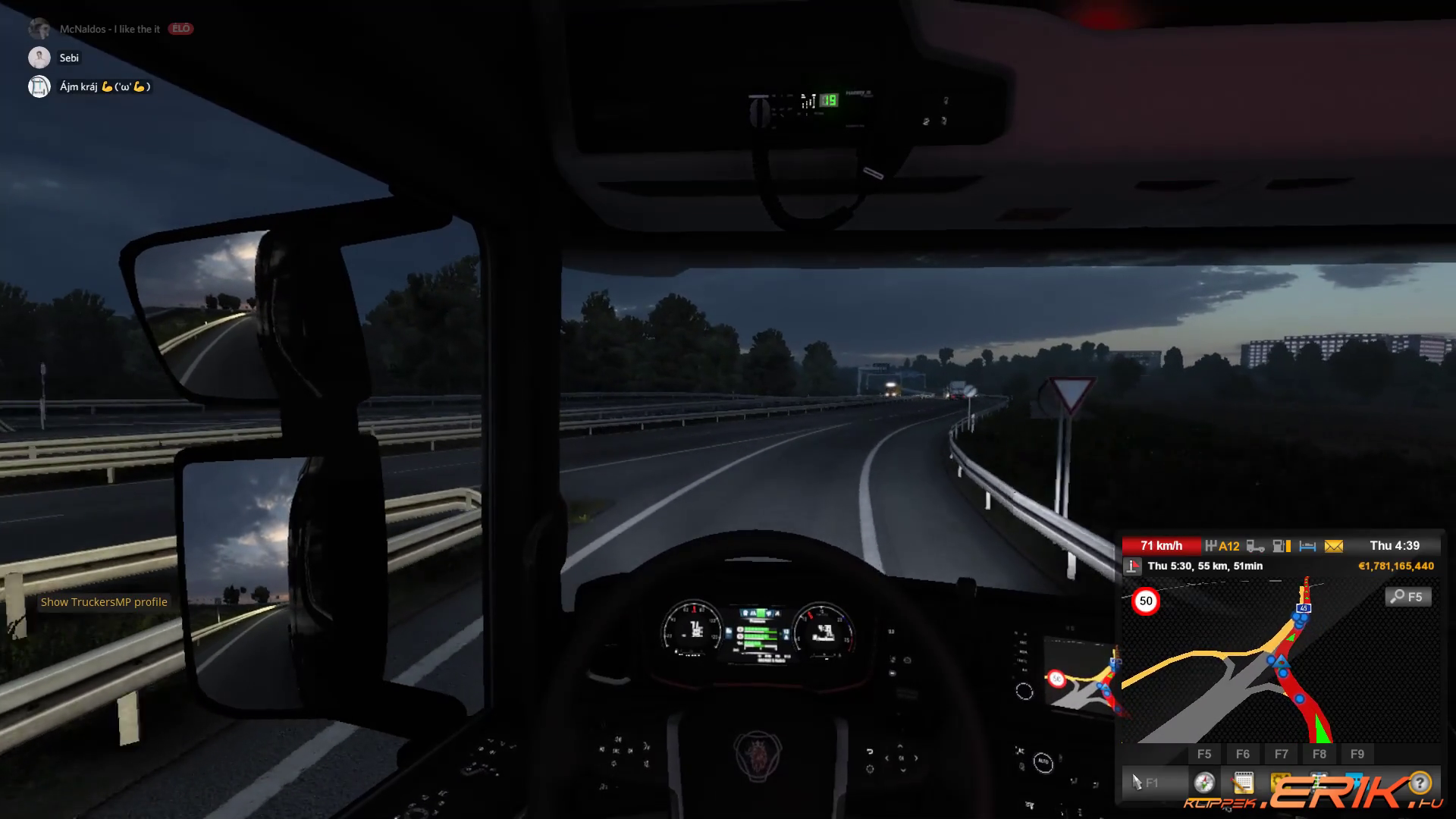Open the help question mark icon
1456x819 pixels.
click(x=1420, y=783)
